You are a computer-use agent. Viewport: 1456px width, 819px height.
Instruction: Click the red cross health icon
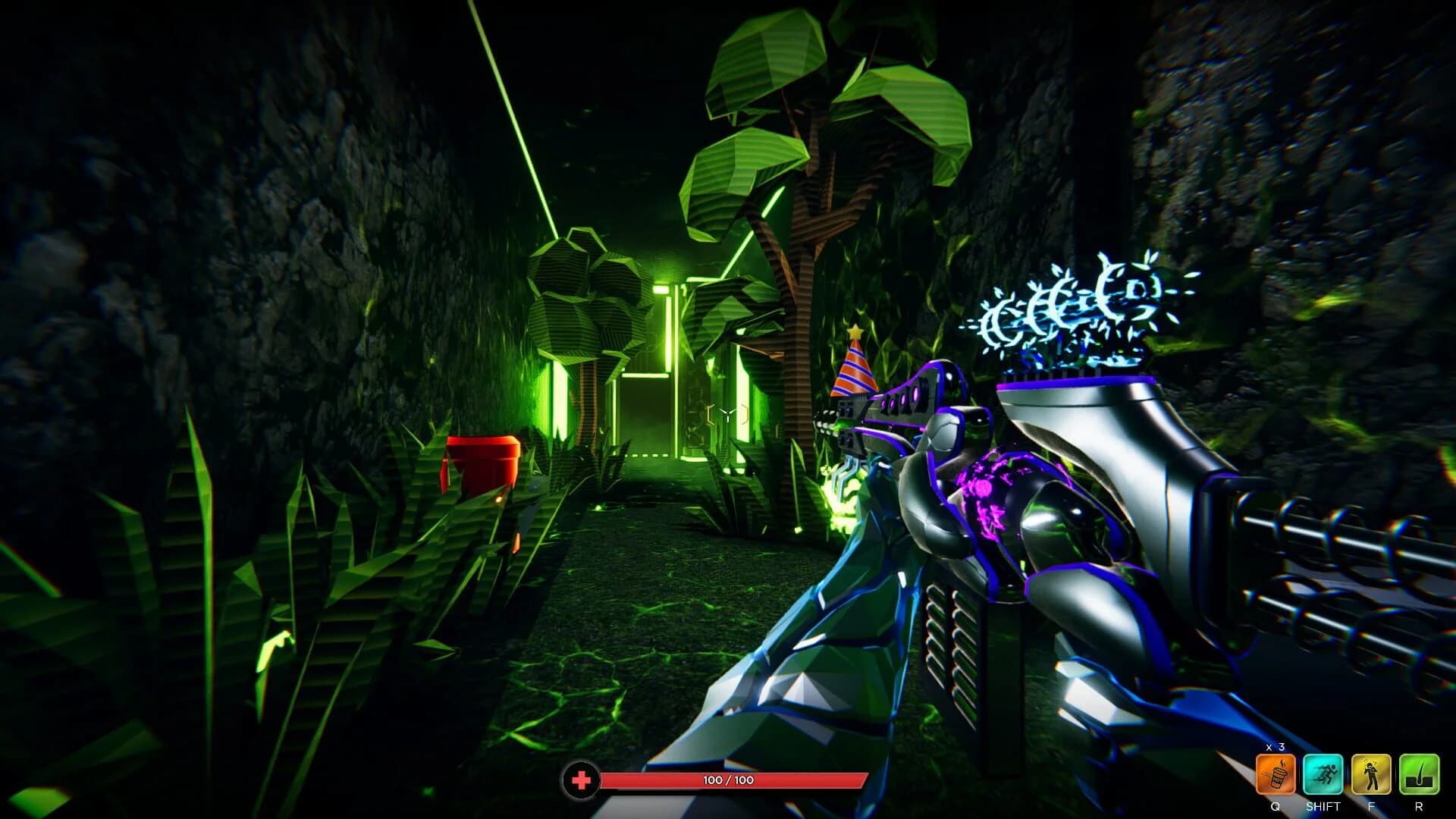click(x=580, y=777)
